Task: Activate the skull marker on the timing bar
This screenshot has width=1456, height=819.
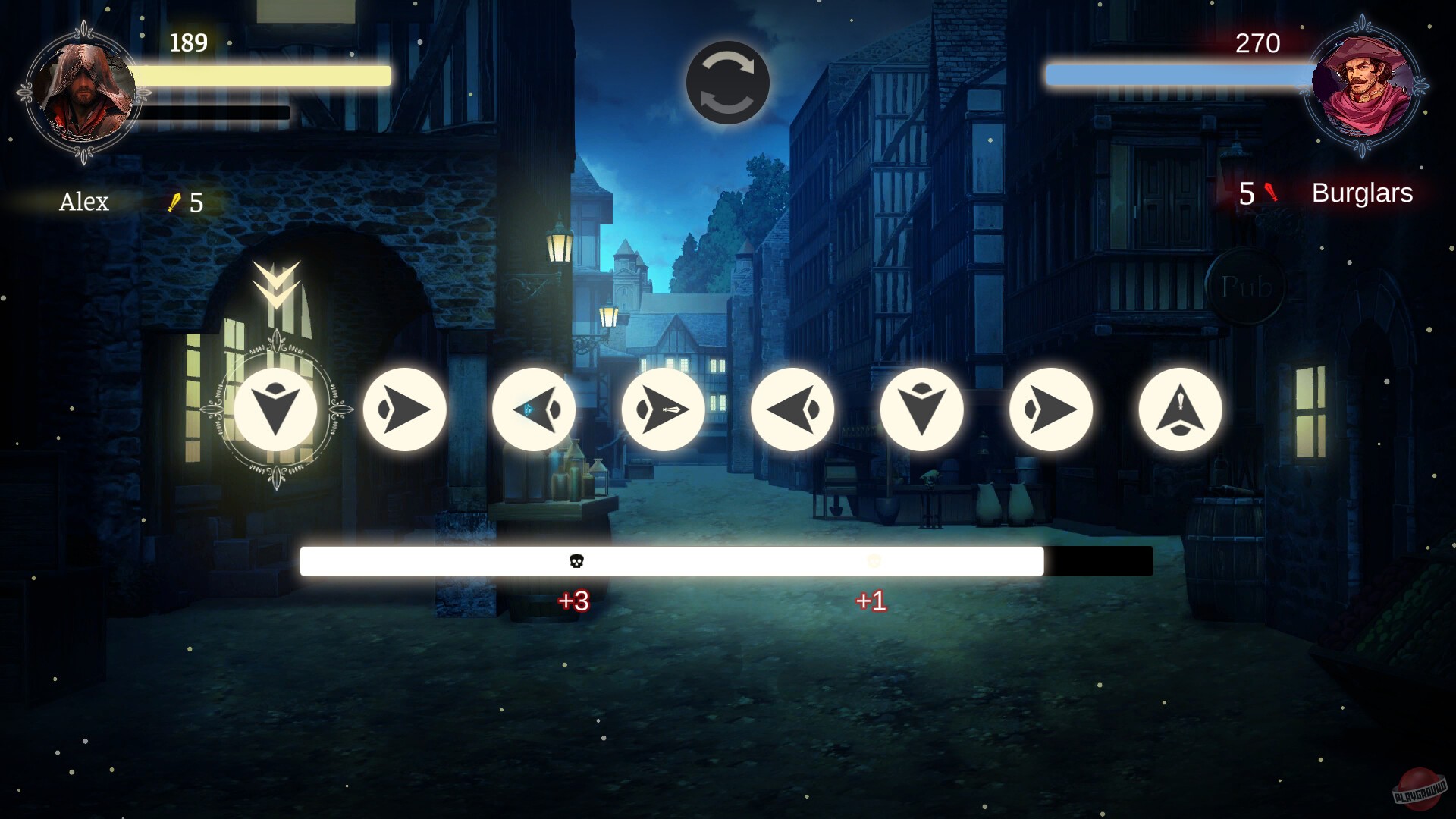Action: coord(578,560)
